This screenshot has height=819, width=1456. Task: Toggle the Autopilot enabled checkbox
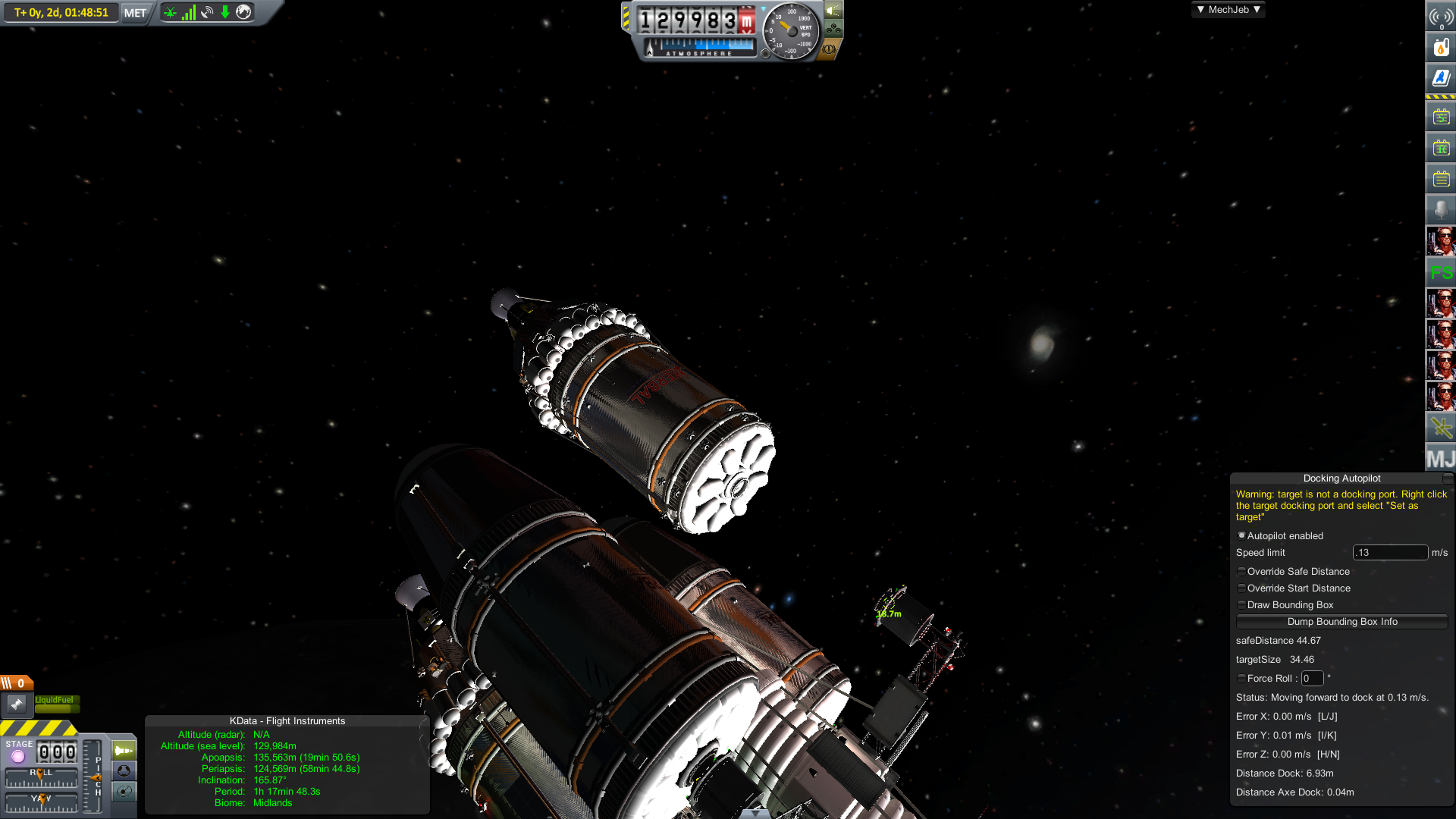(x=1241, y=535)
